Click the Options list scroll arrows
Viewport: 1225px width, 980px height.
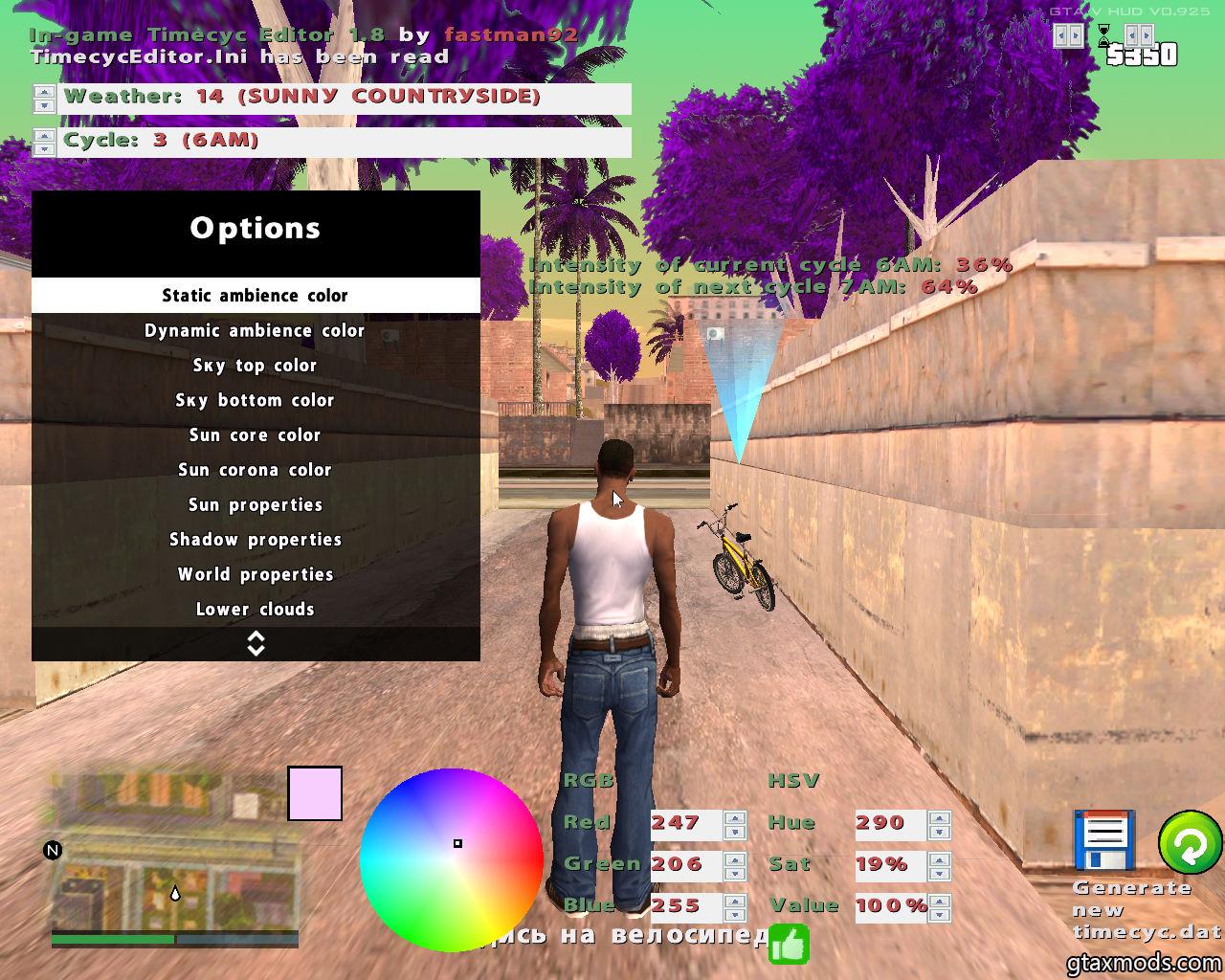256,644
